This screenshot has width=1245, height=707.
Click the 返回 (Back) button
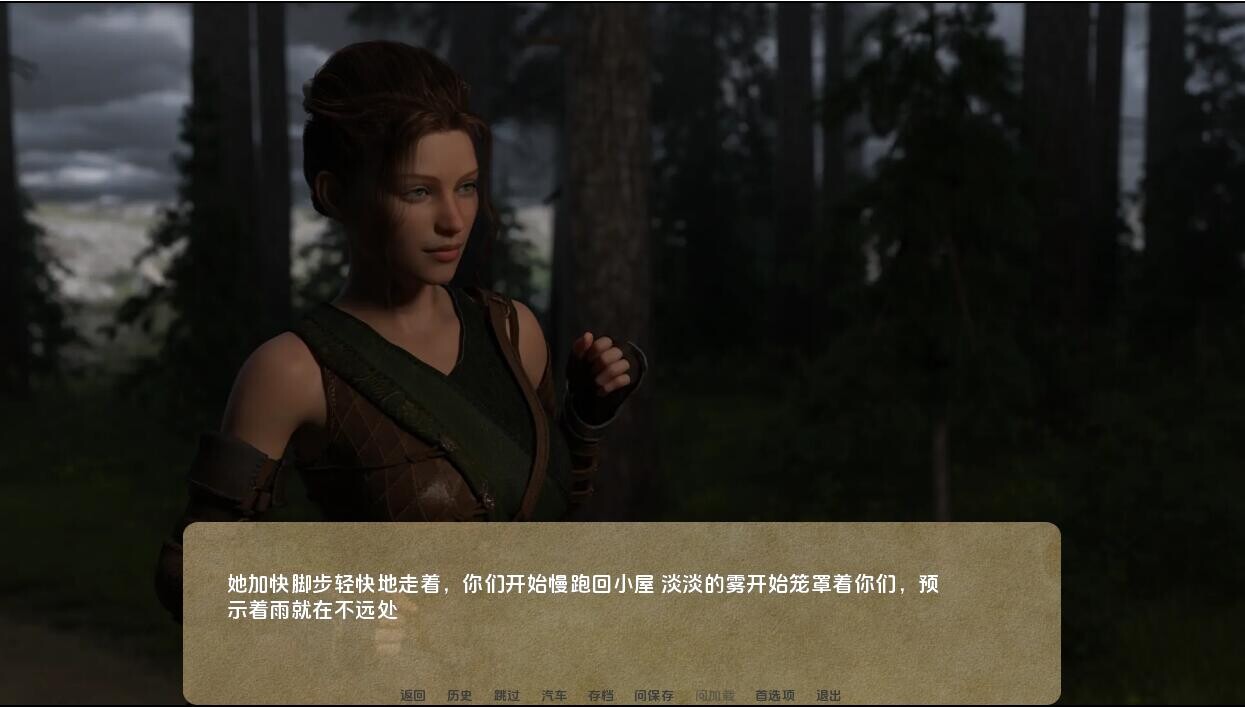coord(413,696)
